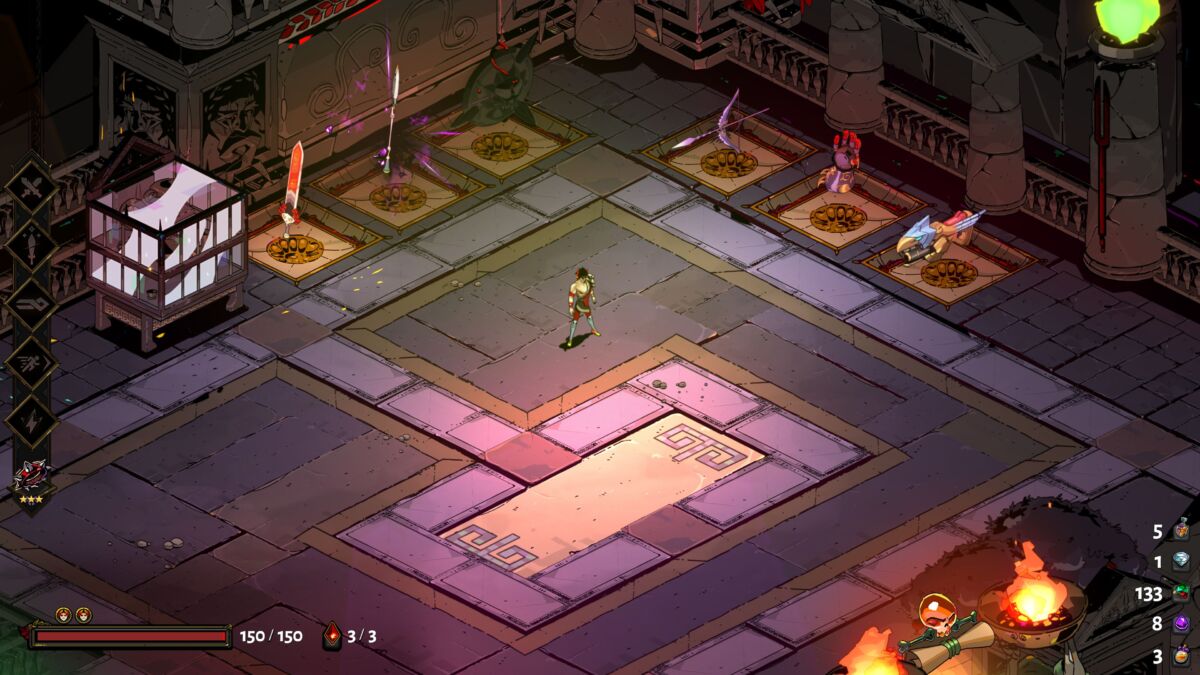Image resolution: width=1200 pixels, height=675 pixels.
Task: Click the green gemstones resource icon
Action: point(1182,594)
